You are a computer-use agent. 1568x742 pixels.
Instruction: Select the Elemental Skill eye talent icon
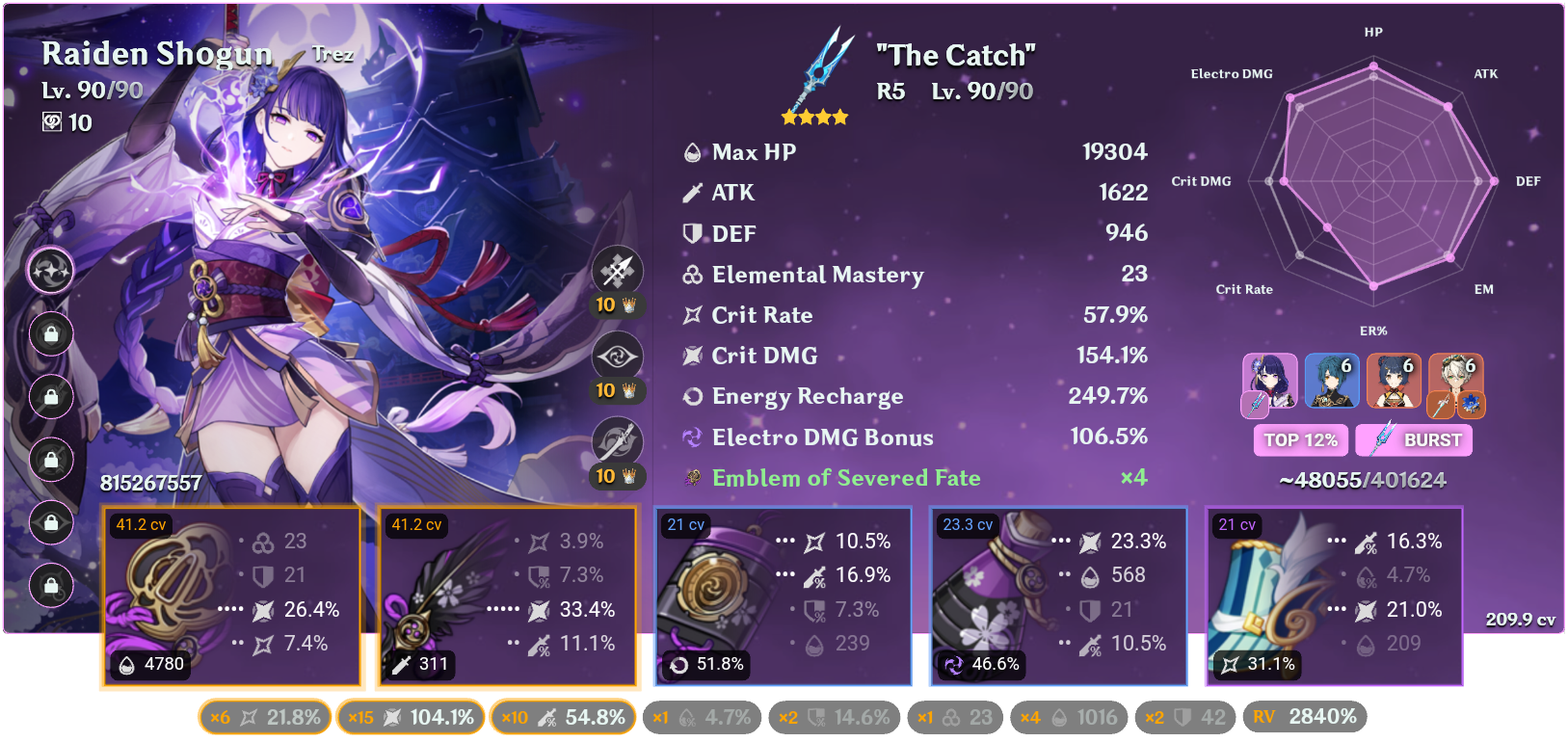click(x=617, y=356)
